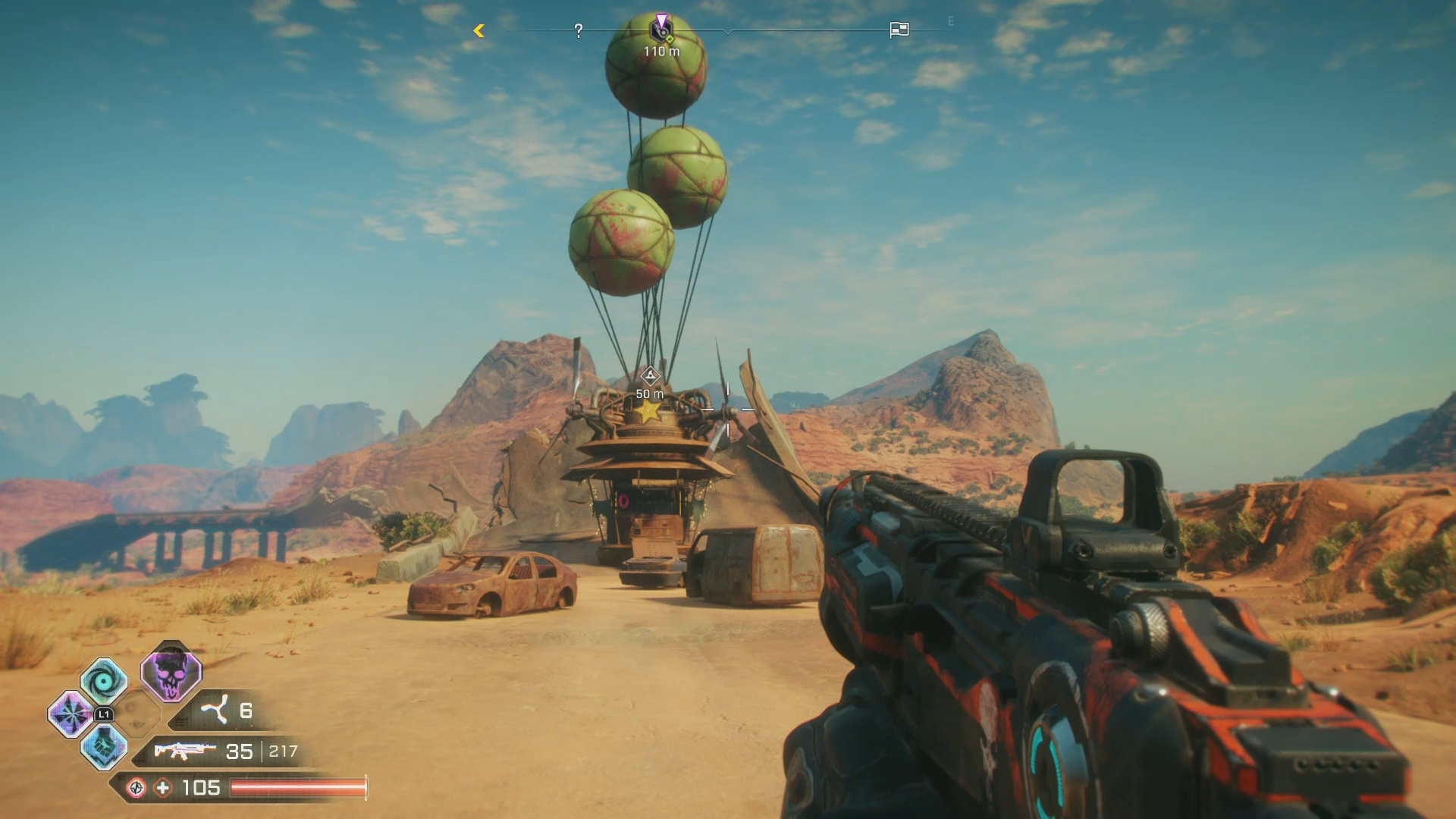The height and width of the screenshot is (819, 1456).
Task: Click the assault rifle icon in the ammo display
Action: click(x=184, y=751)
